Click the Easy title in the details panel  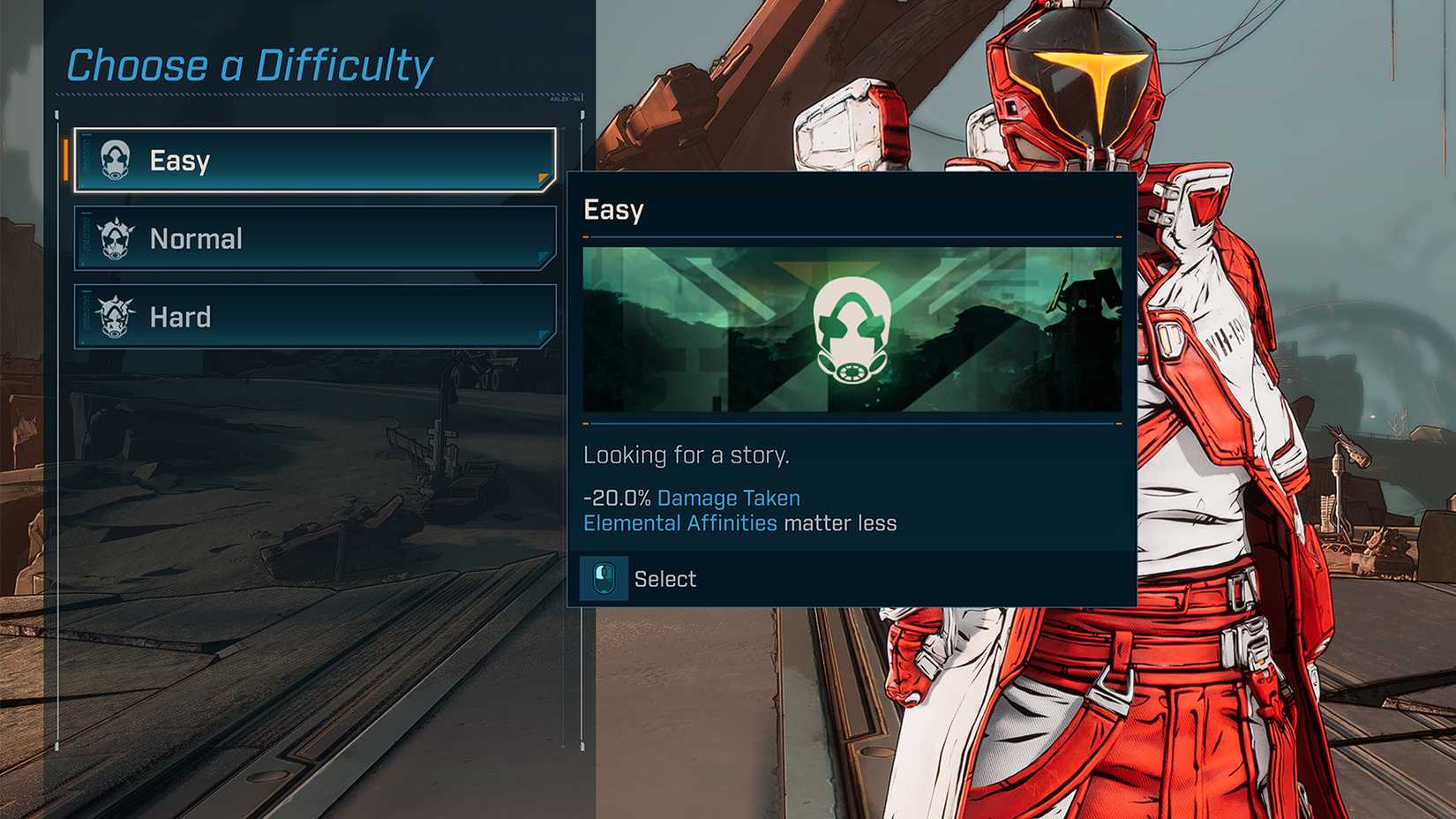[x=612, y=210]
